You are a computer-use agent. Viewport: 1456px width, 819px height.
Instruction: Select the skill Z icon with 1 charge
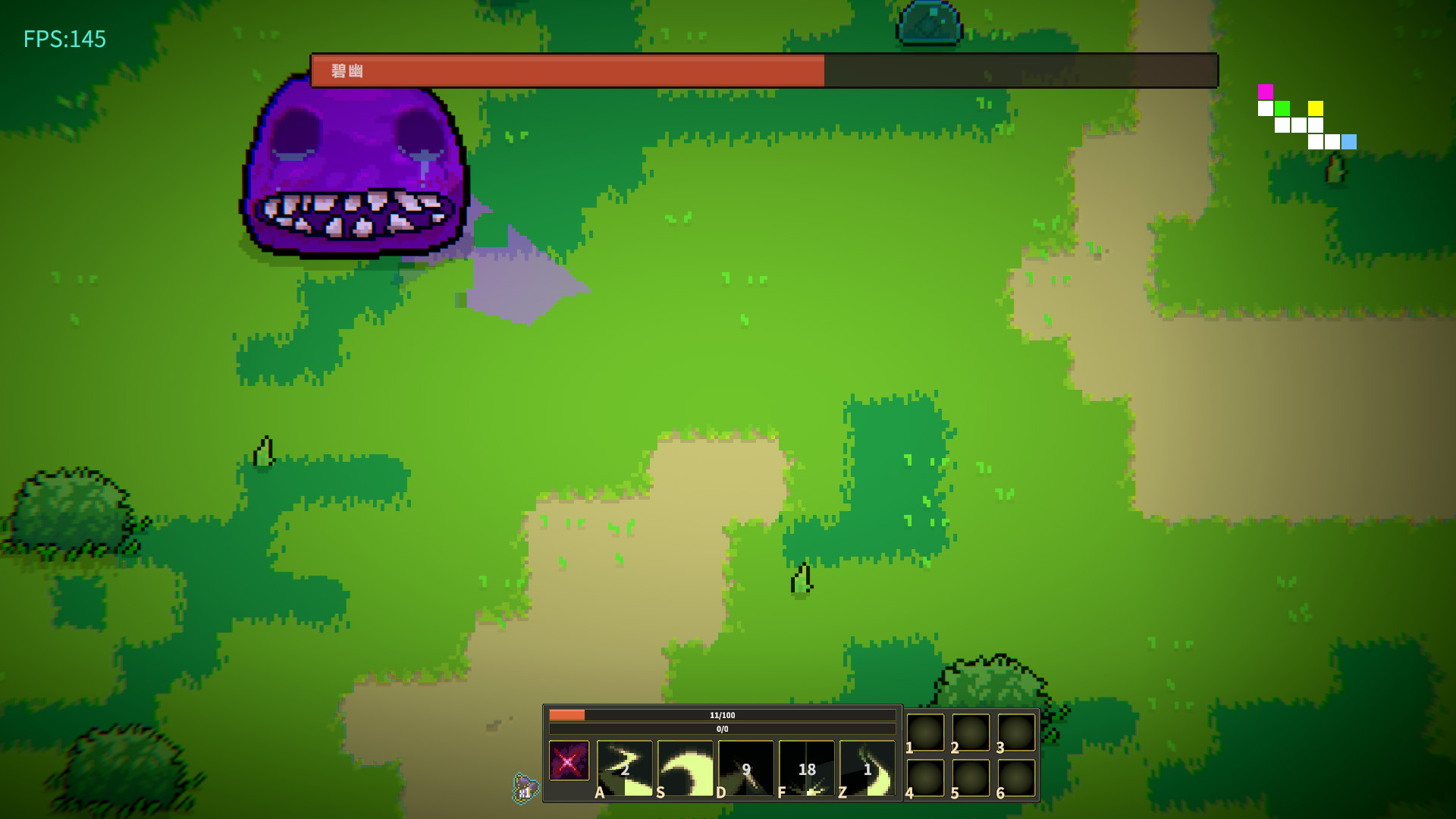867,768
